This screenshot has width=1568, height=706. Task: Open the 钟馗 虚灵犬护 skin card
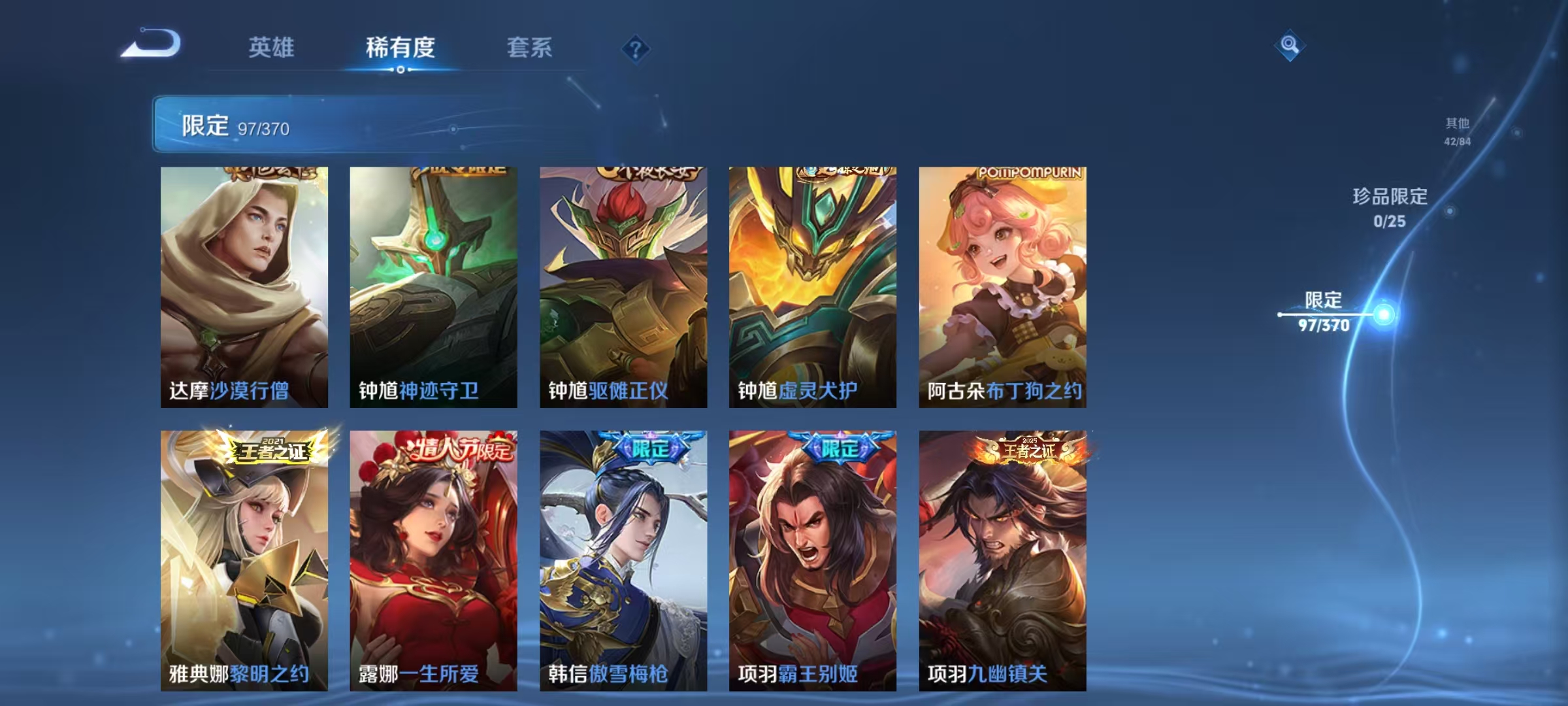coord(811,288)
